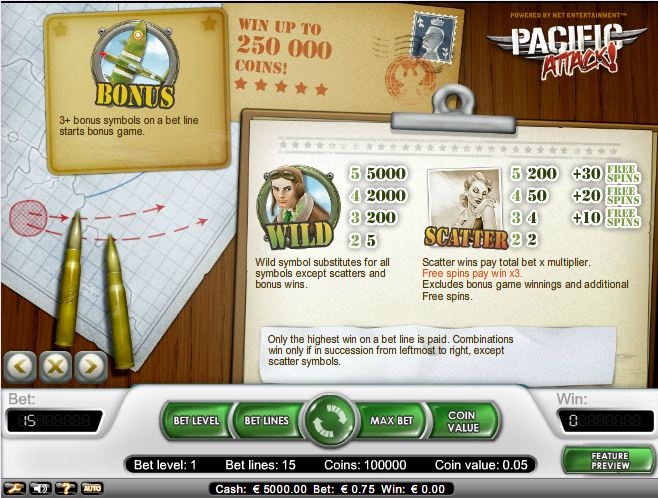Select Max Bet
This screenshot has height=498, width=658.
pos(391,421)
